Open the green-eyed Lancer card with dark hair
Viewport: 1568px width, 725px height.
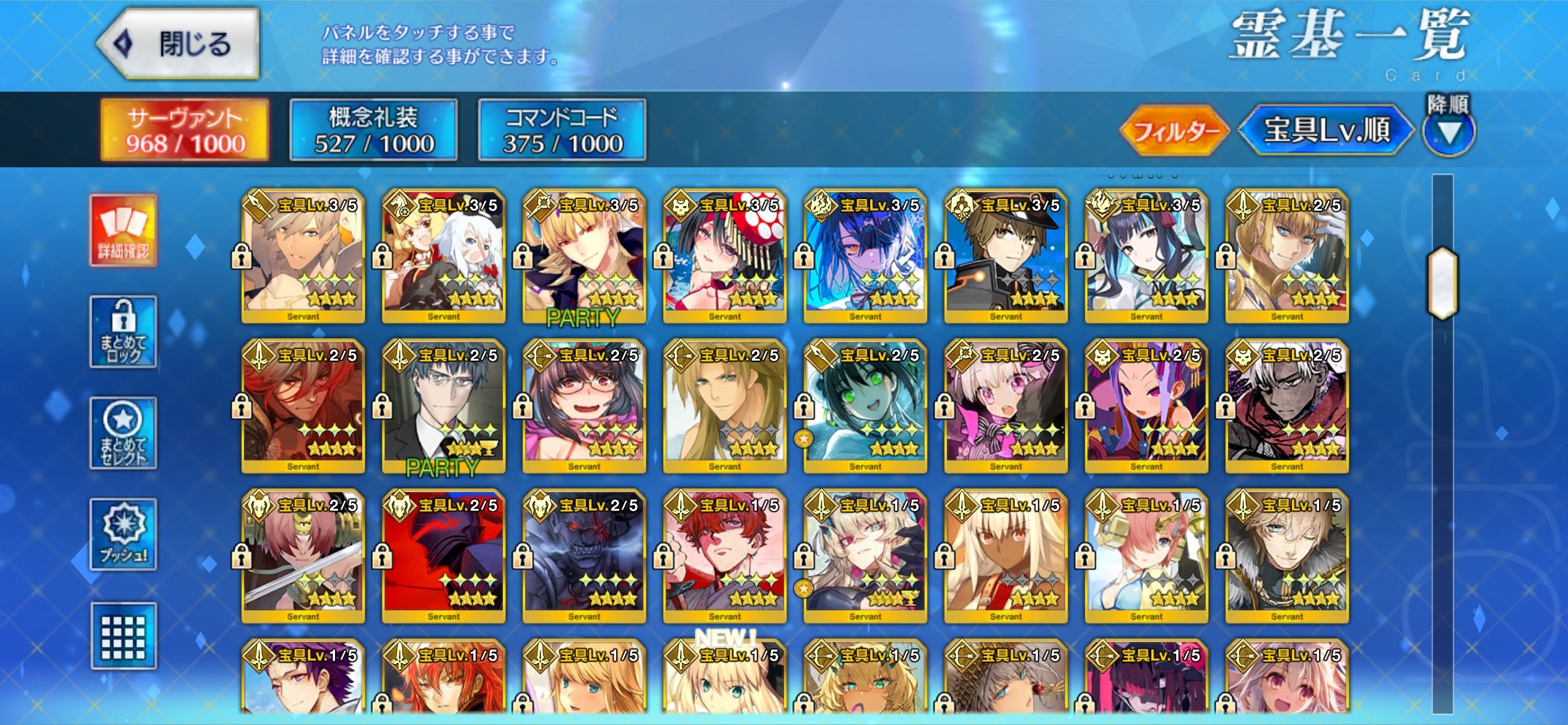[865, 407]
